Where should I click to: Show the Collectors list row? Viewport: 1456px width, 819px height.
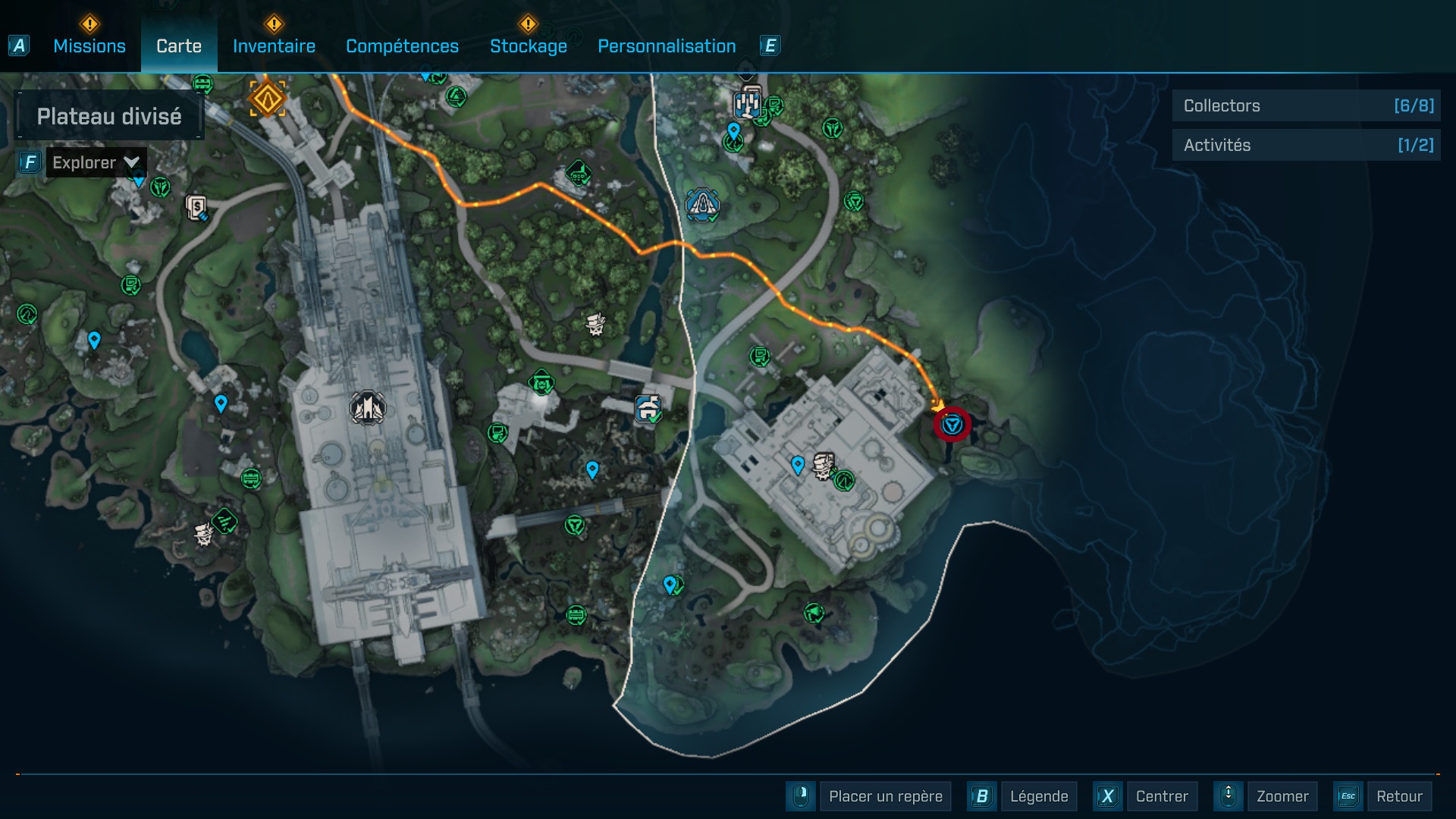1306,106
